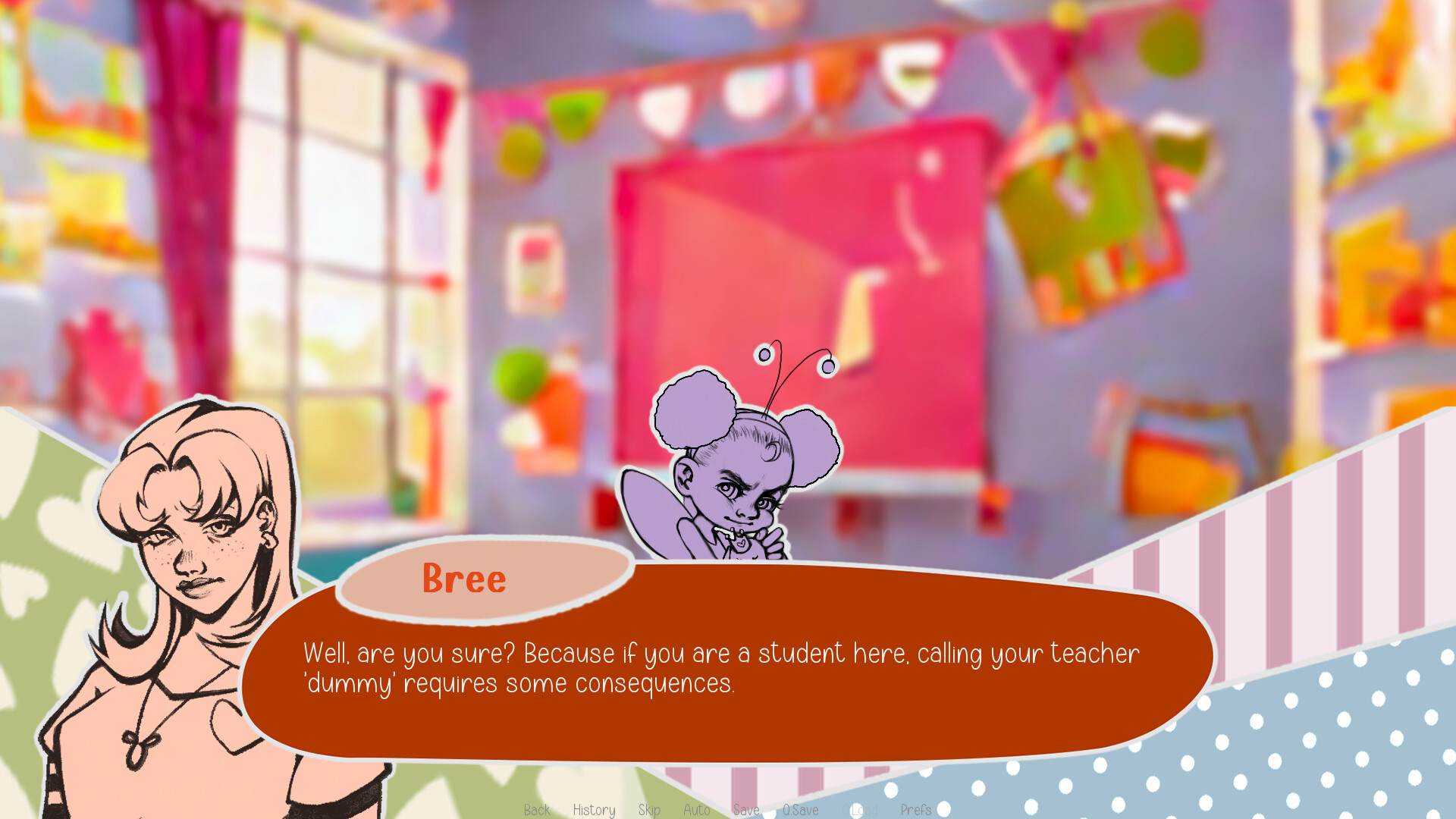Image resolution: width=1456 pixels, height=819 pixels.
Task: Click Back to revisit the previous line
Action: coord(537,810)
